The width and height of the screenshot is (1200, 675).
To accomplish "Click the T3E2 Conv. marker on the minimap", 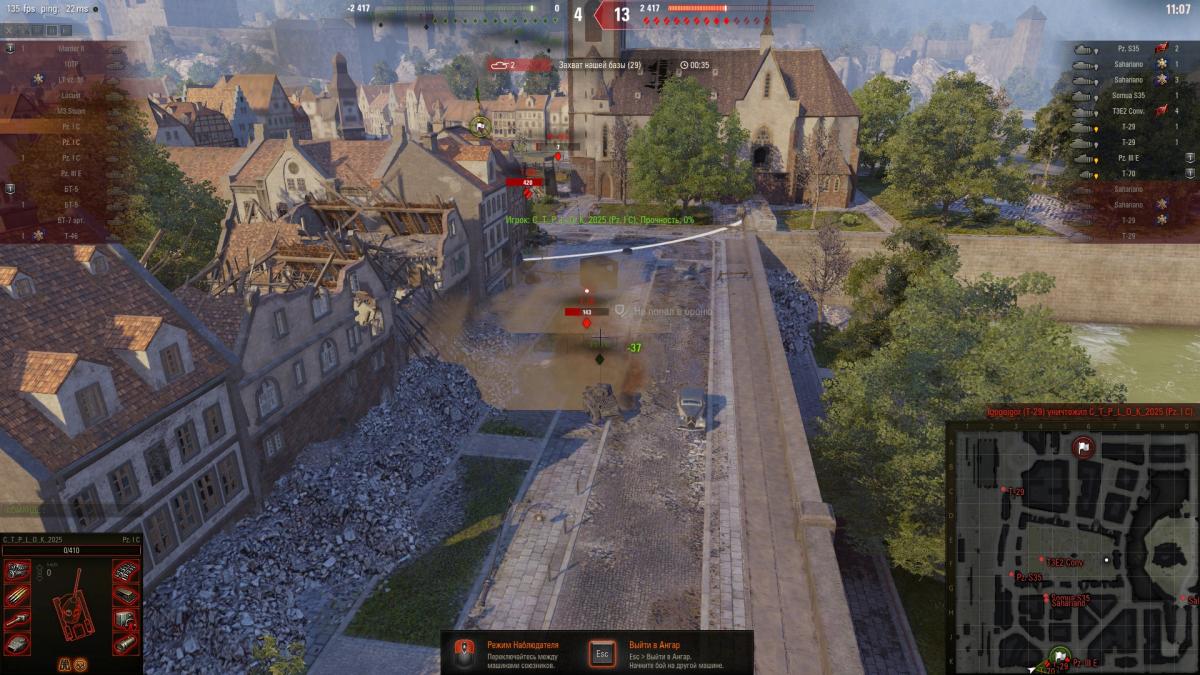I will point(1040,563).
